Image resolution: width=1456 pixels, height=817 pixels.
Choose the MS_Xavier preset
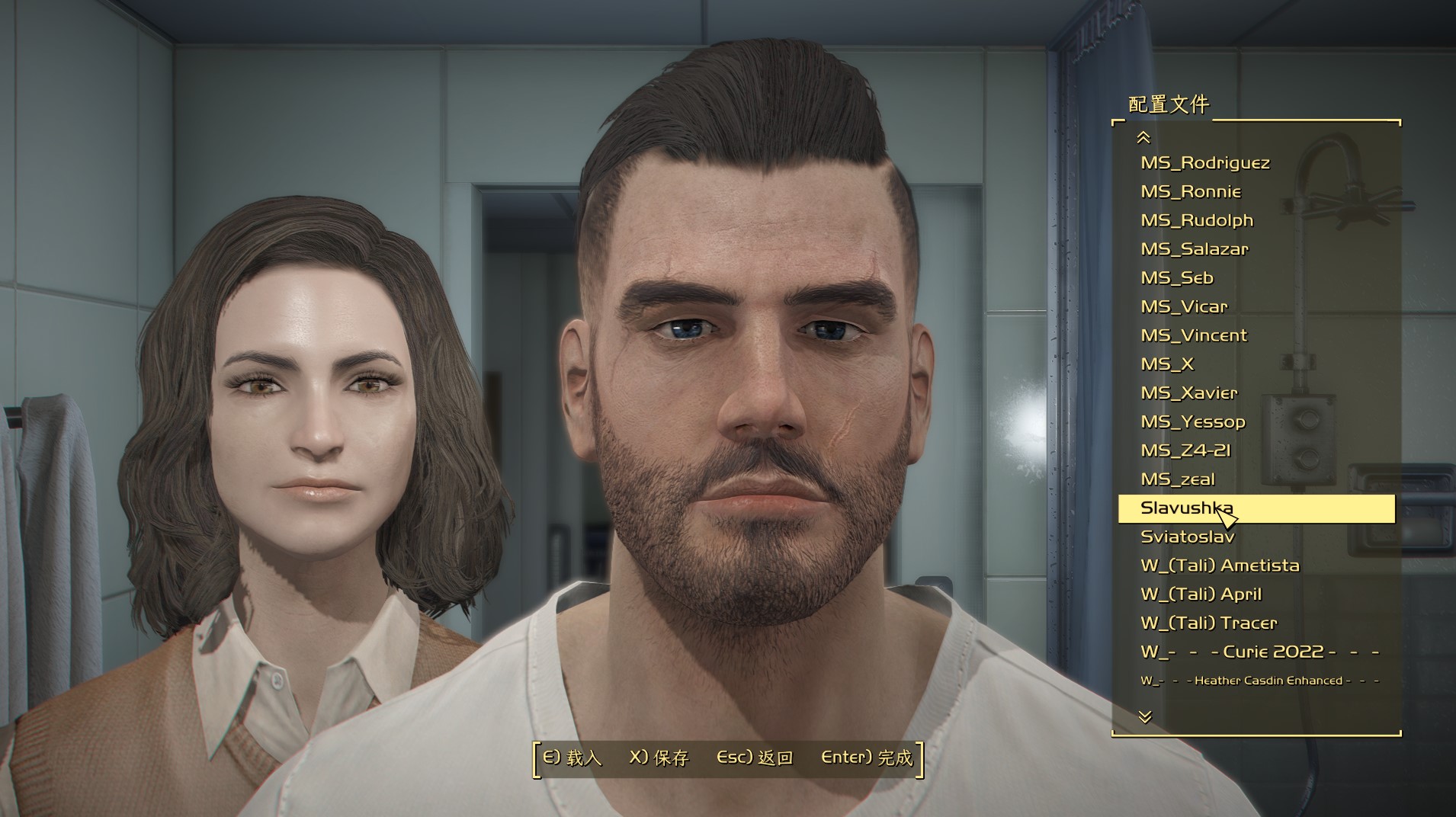(1188, 393)
